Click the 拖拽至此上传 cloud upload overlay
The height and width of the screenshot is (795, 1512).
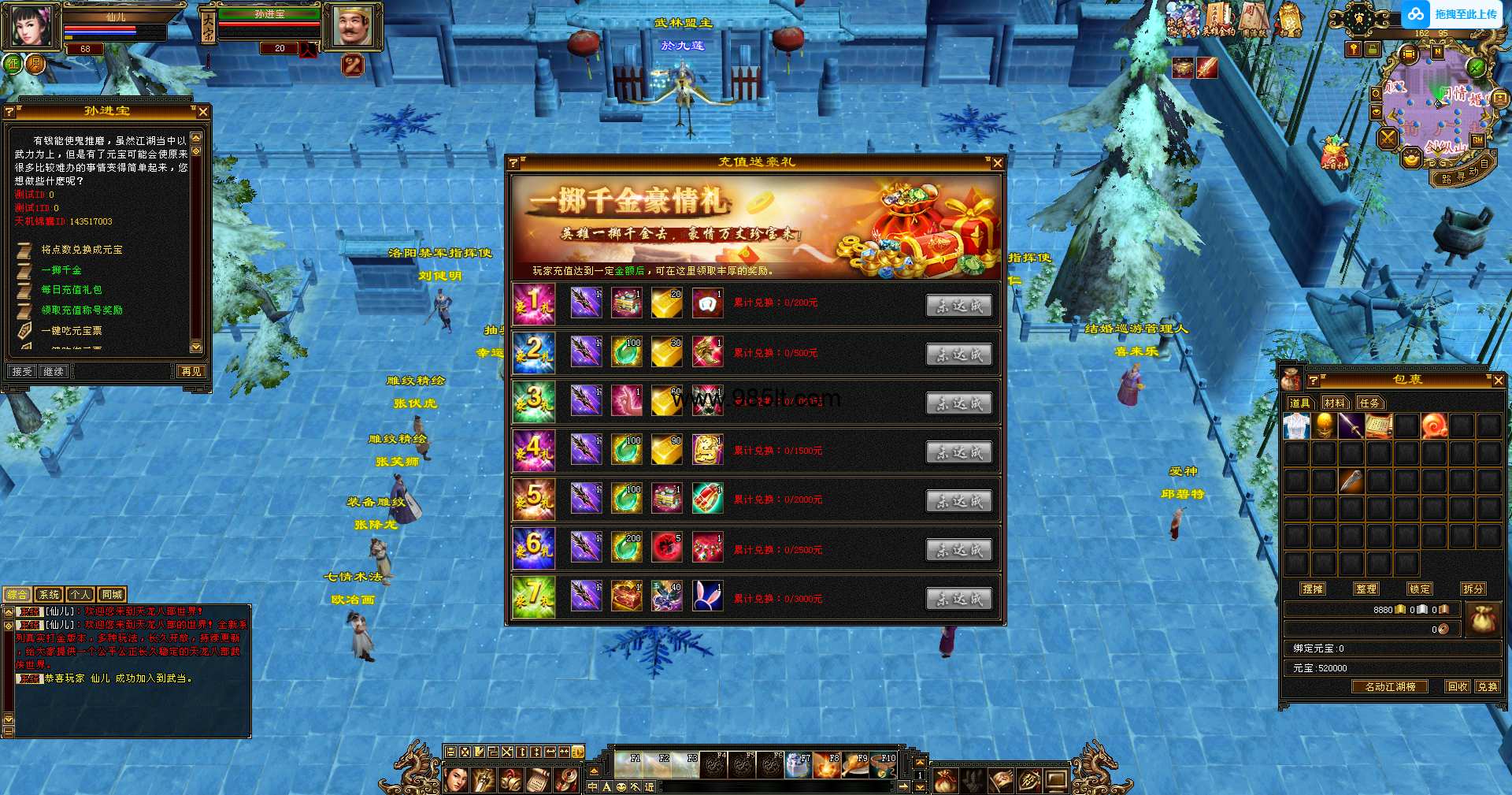pyautogui.click(x=1454, y=14)
